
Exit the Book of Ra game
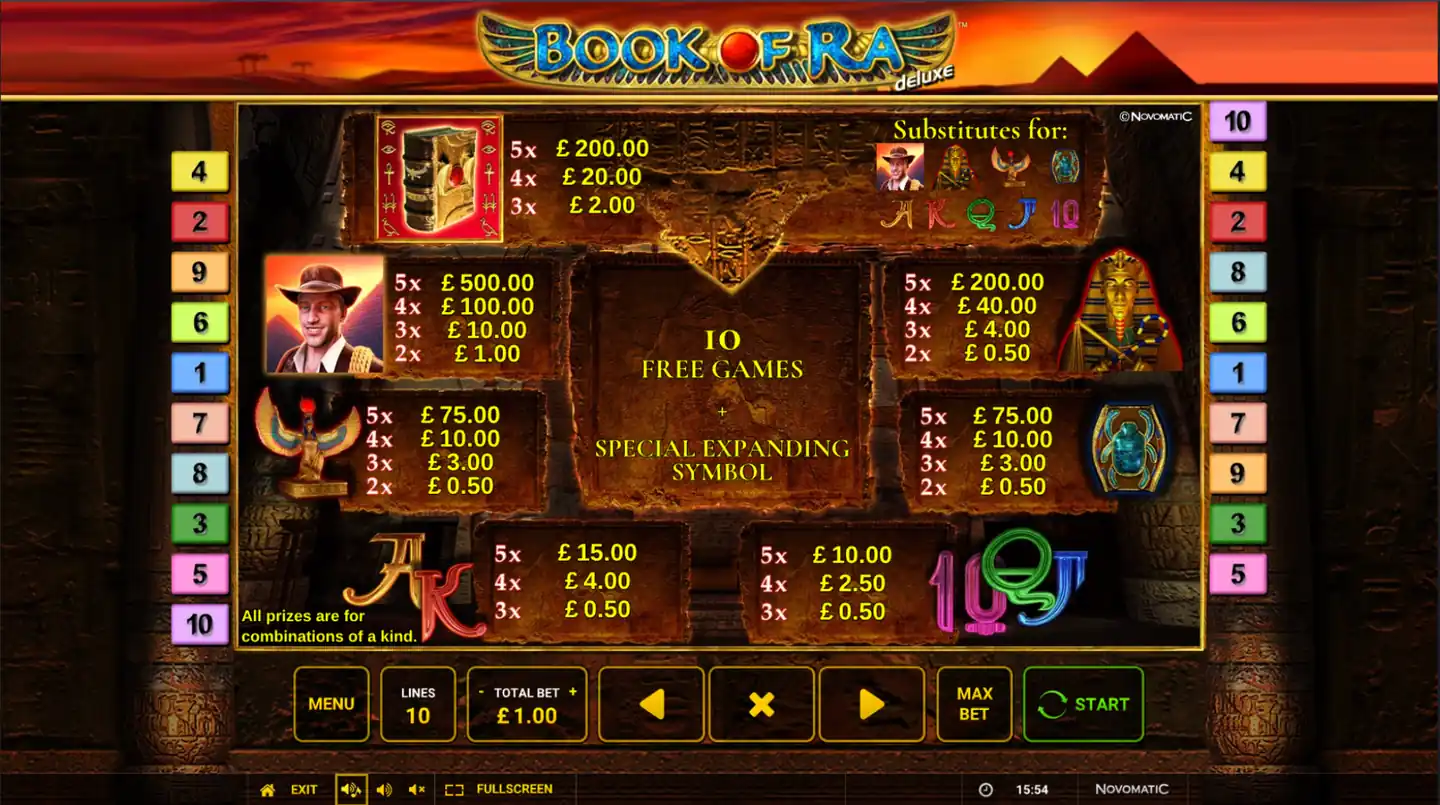(302, 788)
